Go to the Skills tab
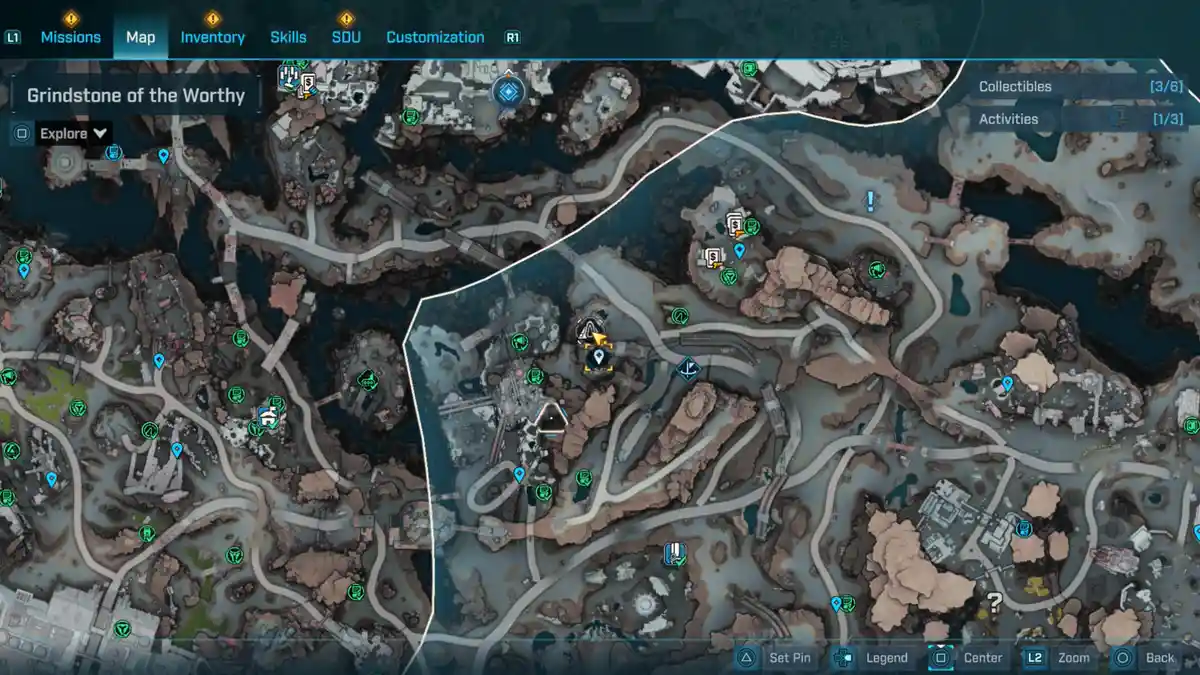This screenshot has width=1200, height=675. point(288,37)
